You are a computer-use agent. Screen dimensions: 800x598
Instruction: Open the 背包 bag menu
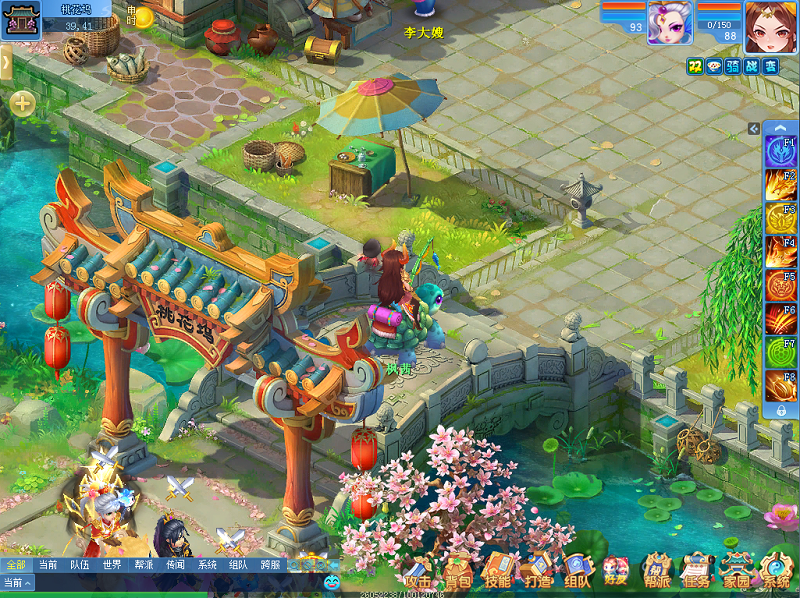pos(458,572)
